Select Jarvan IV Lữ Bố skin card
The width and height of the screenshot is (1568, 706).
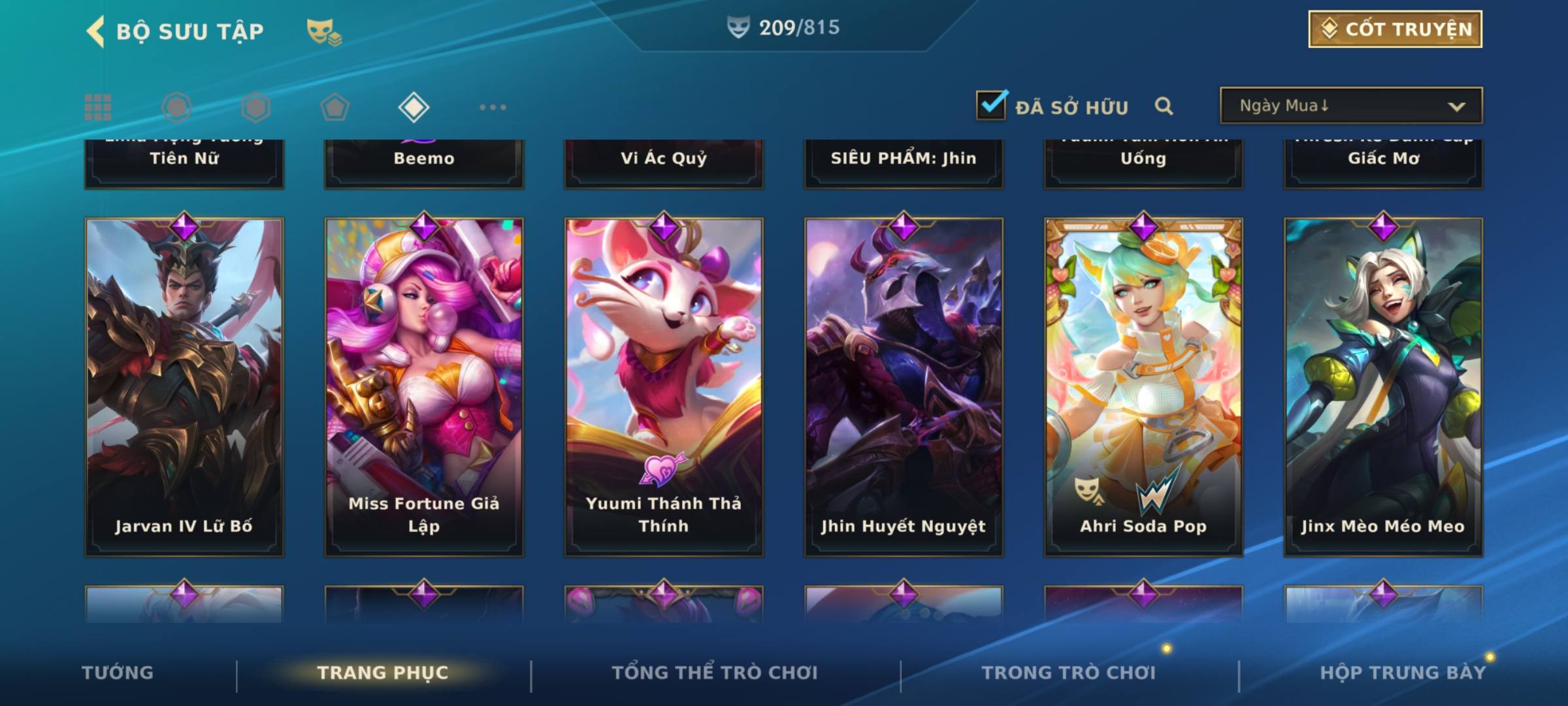point(184,387)
